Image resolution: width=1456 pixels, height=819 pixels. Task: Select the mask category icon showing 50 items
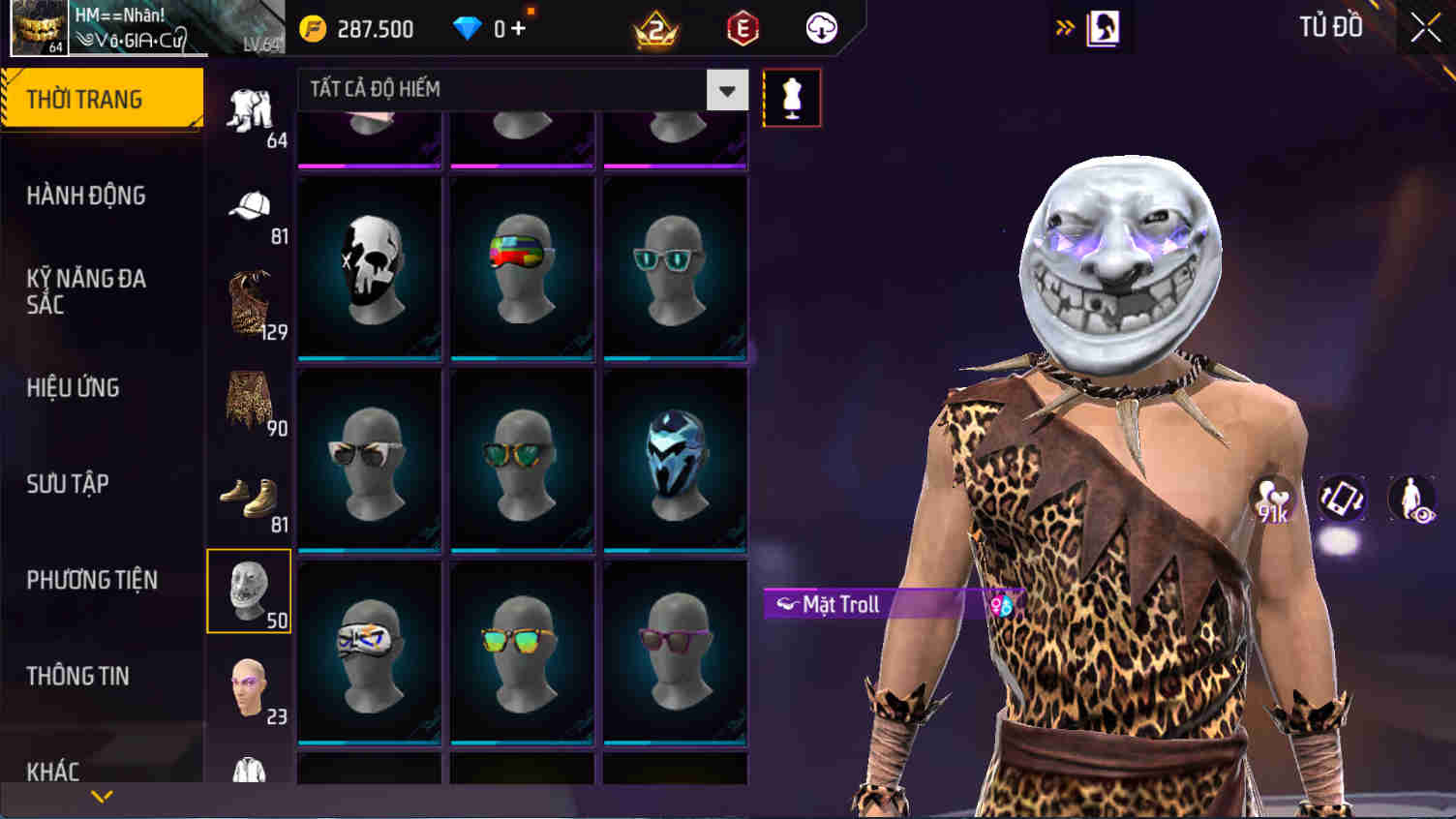click(249, 591)
